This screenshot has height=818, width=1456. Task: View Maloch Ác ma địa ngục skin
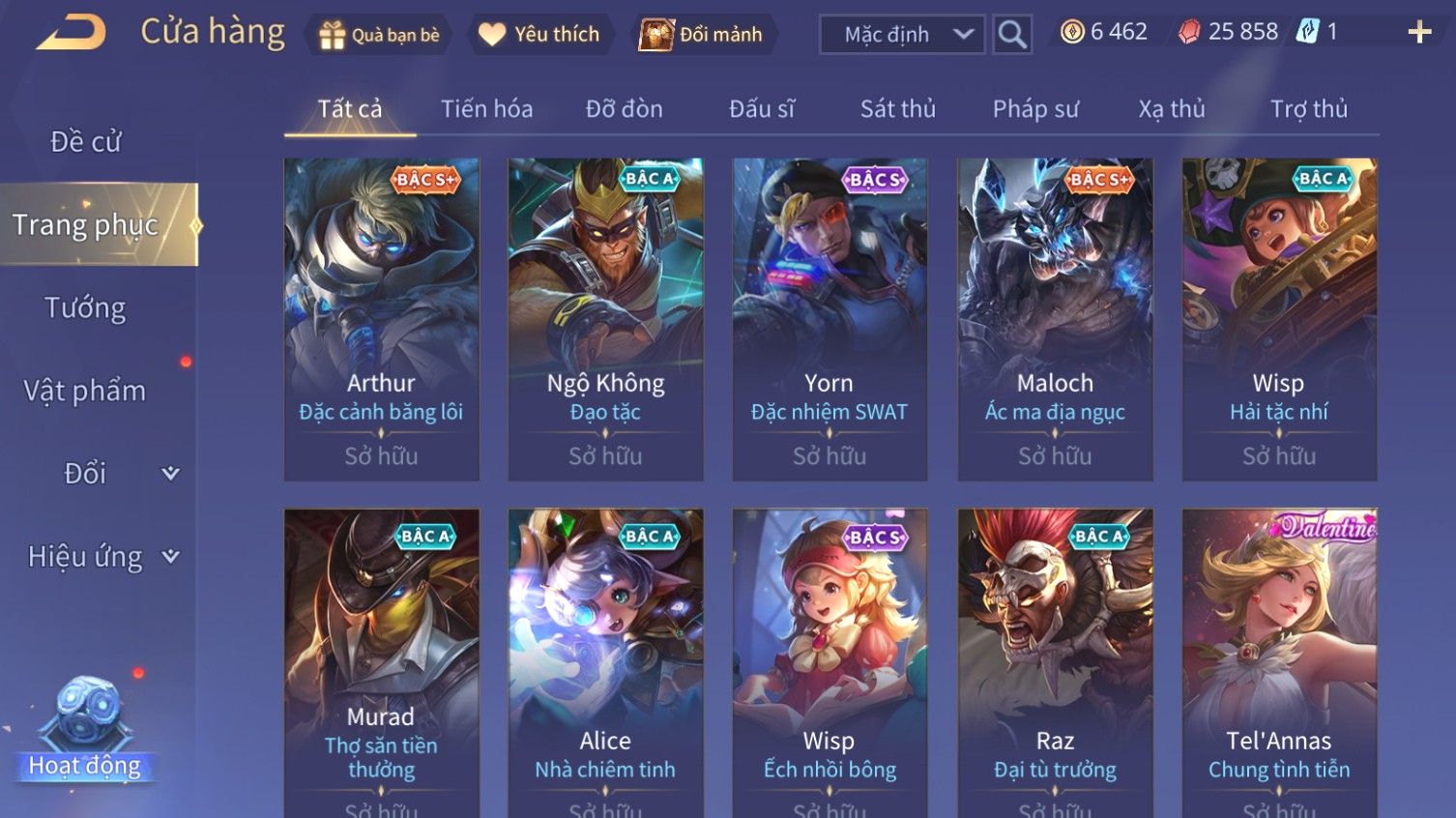tap(1055, 319)
